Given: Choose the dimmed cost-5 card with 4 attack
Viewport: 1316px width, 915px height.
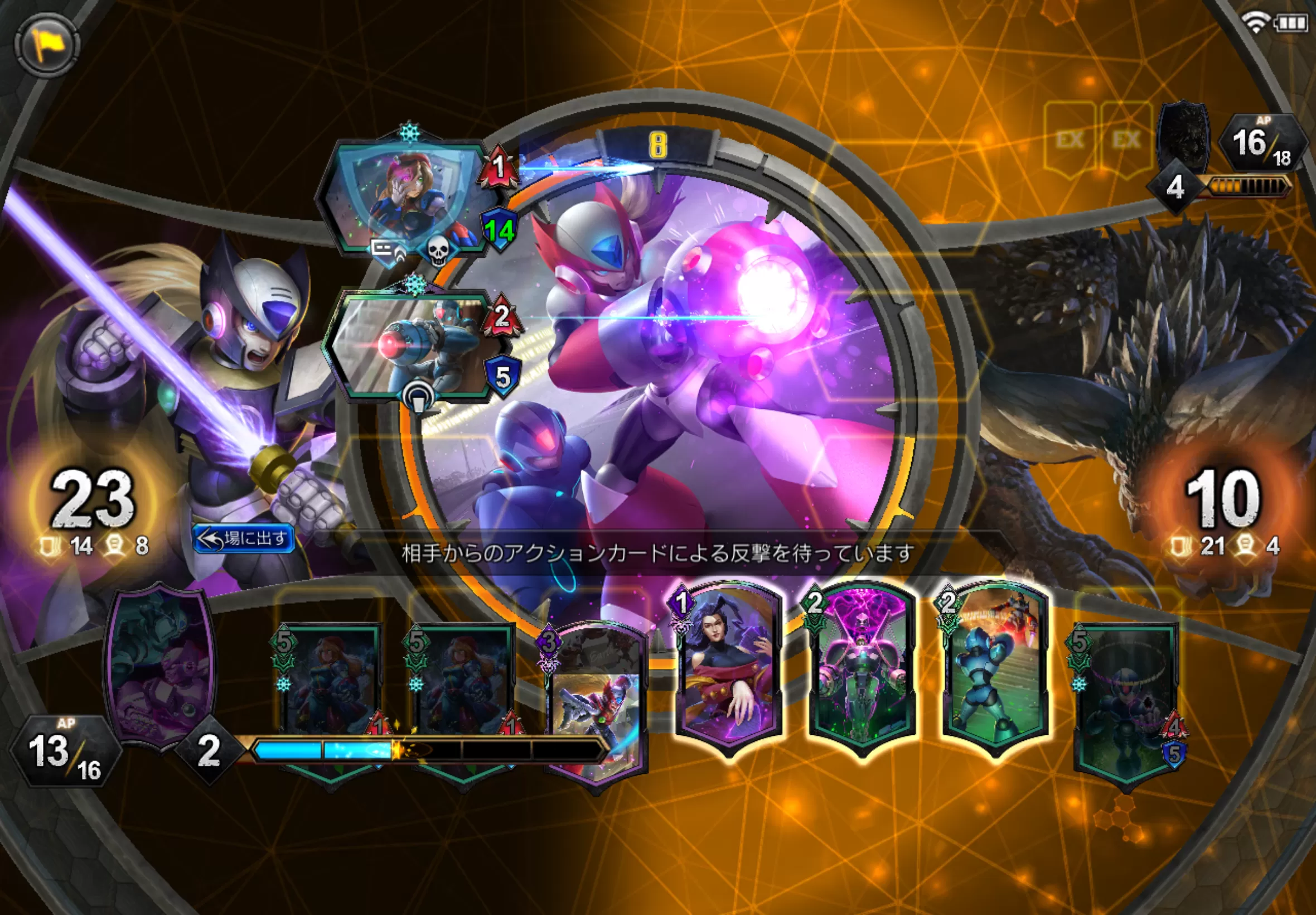Looking at the screenshot, I should pyautogui.click(x=1126, y=705).
